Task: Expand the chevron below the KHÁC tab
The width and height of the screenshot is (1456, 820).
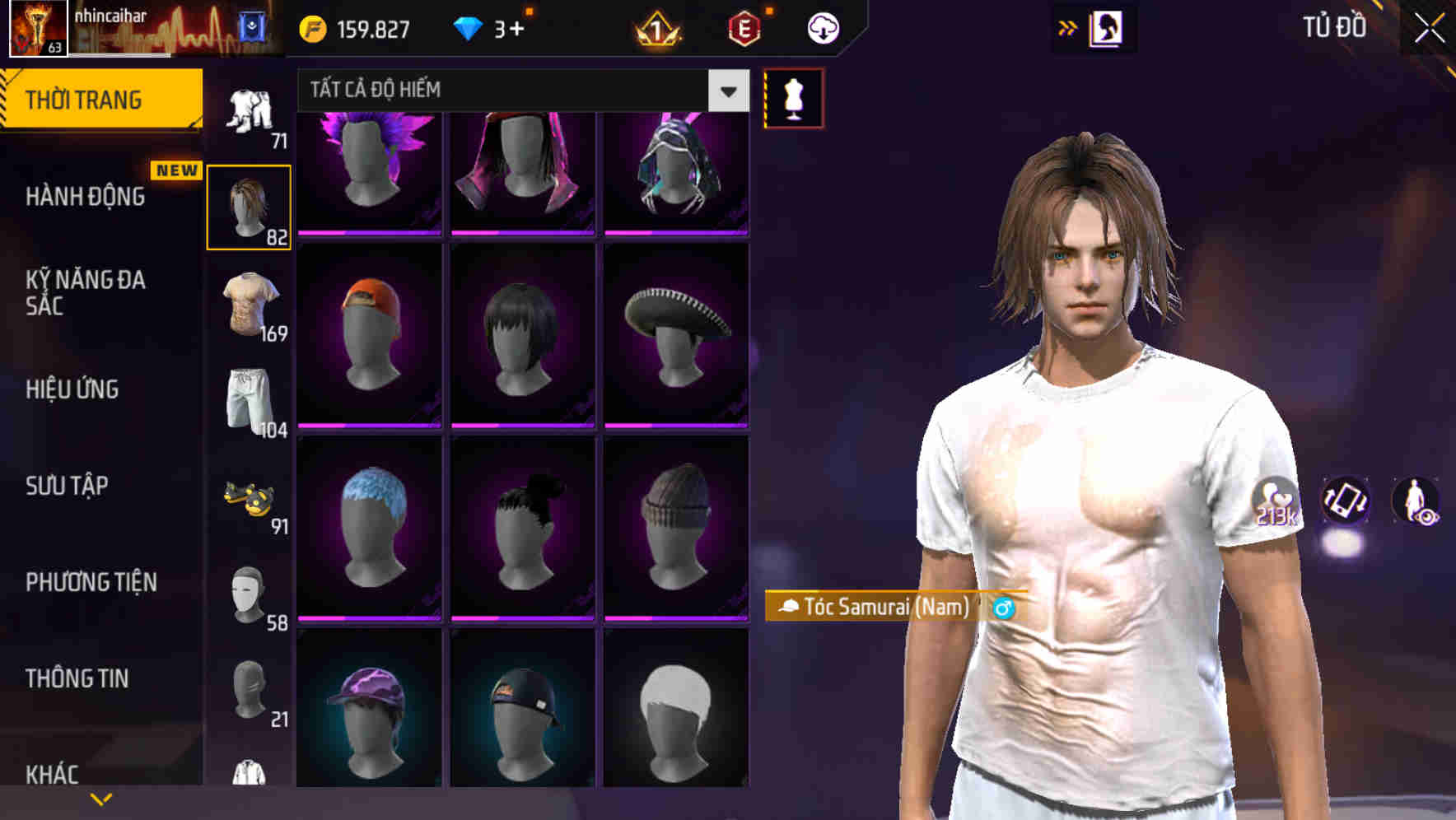Action: coord(101,798)
